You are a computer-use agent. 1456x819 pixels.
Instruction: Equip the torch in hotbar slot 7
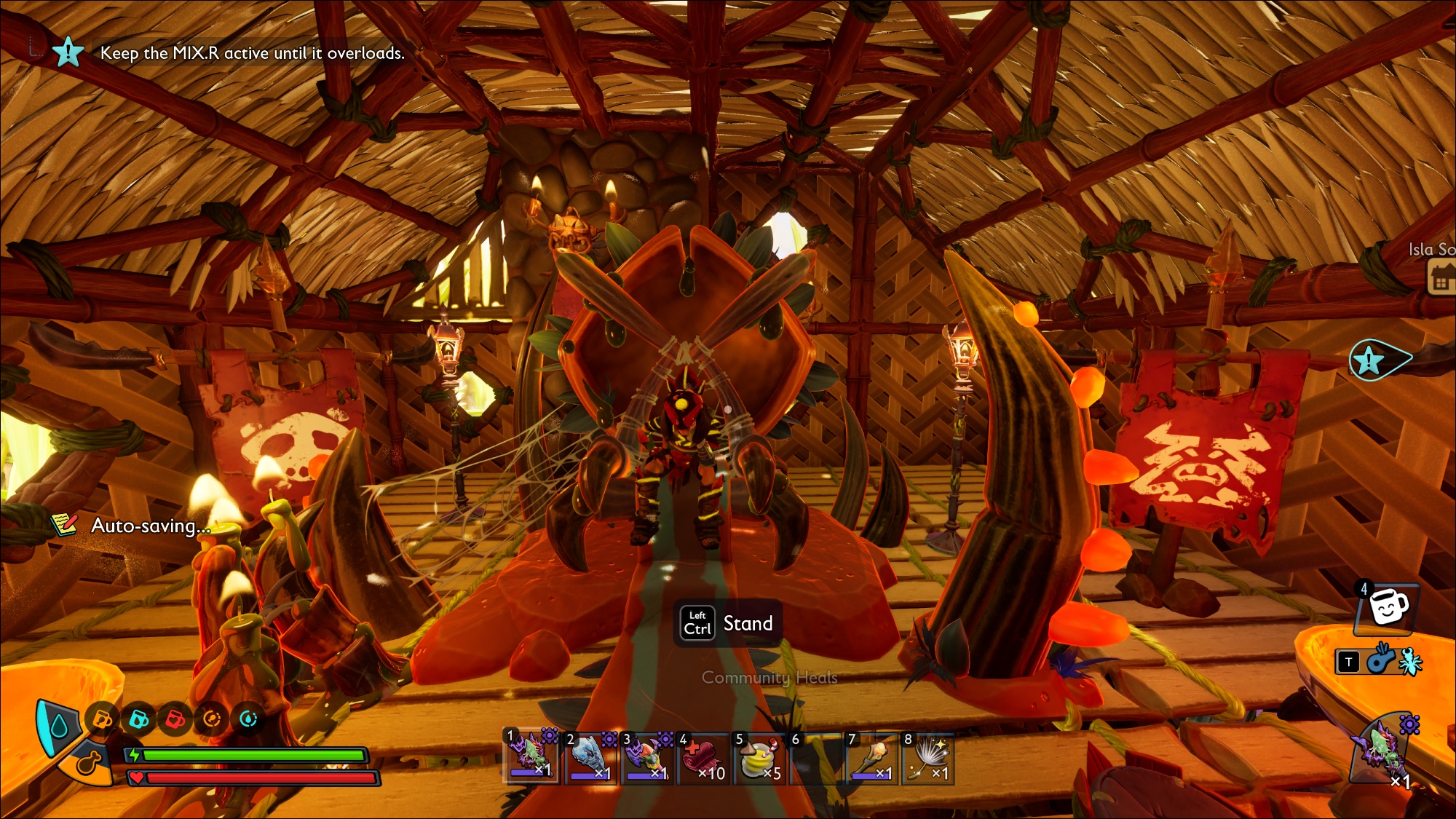pos(871,759)
